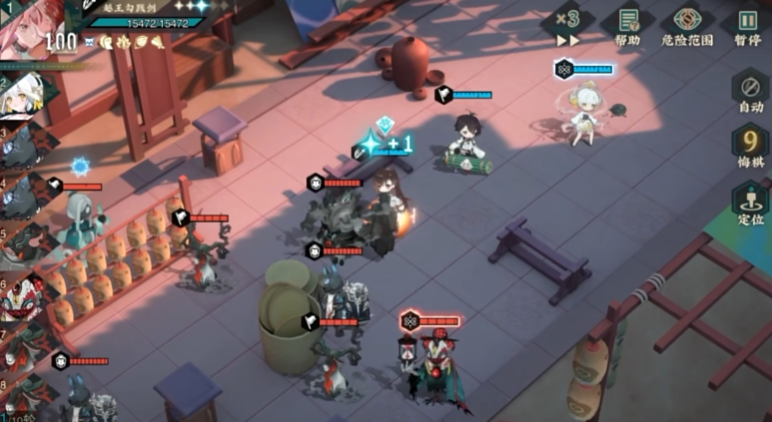772x422 pixels.
Task: Pause the battle with 暂停
Action: (x=747, y=26)
